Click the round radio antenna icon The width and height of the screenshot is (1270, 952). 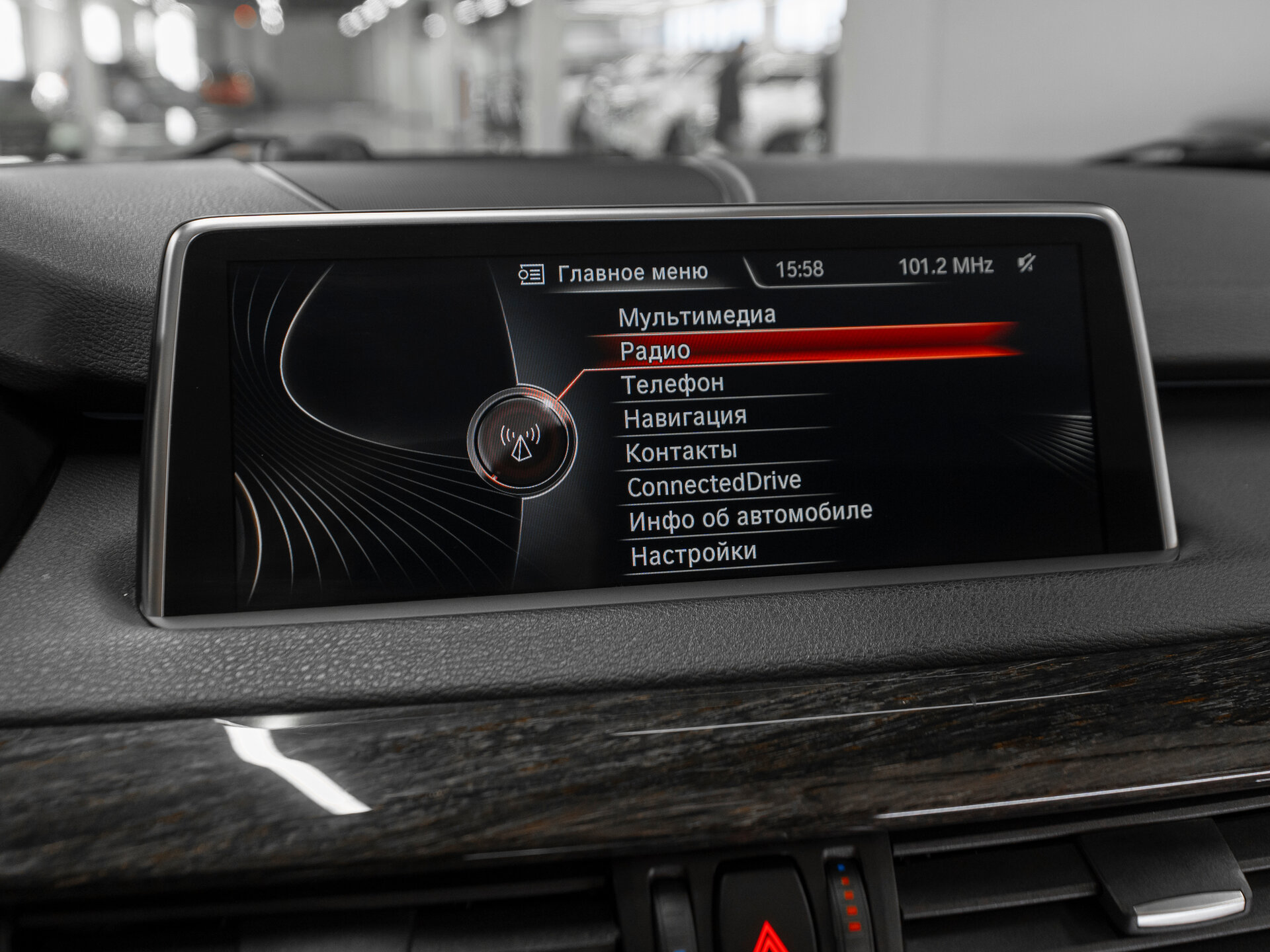tap(521, 440)
